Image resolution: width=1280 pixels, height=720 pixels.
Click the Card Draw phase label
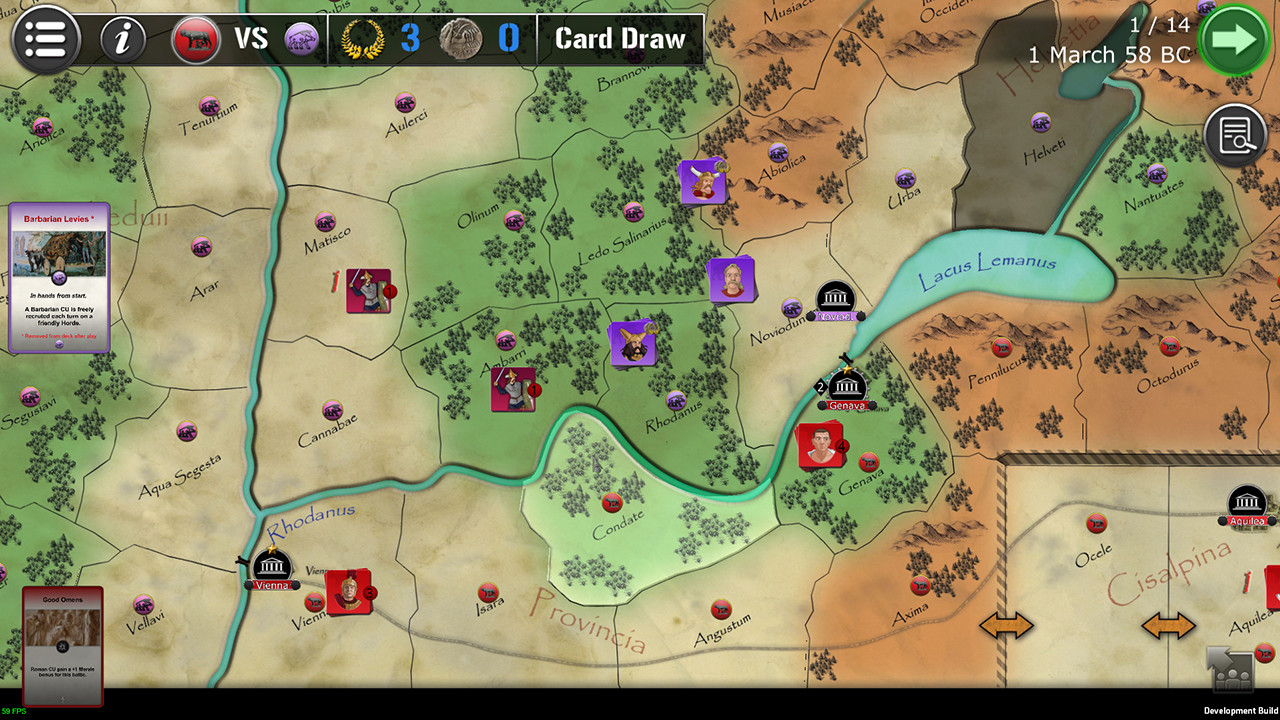pyautogui.click(x=620, y=40)
